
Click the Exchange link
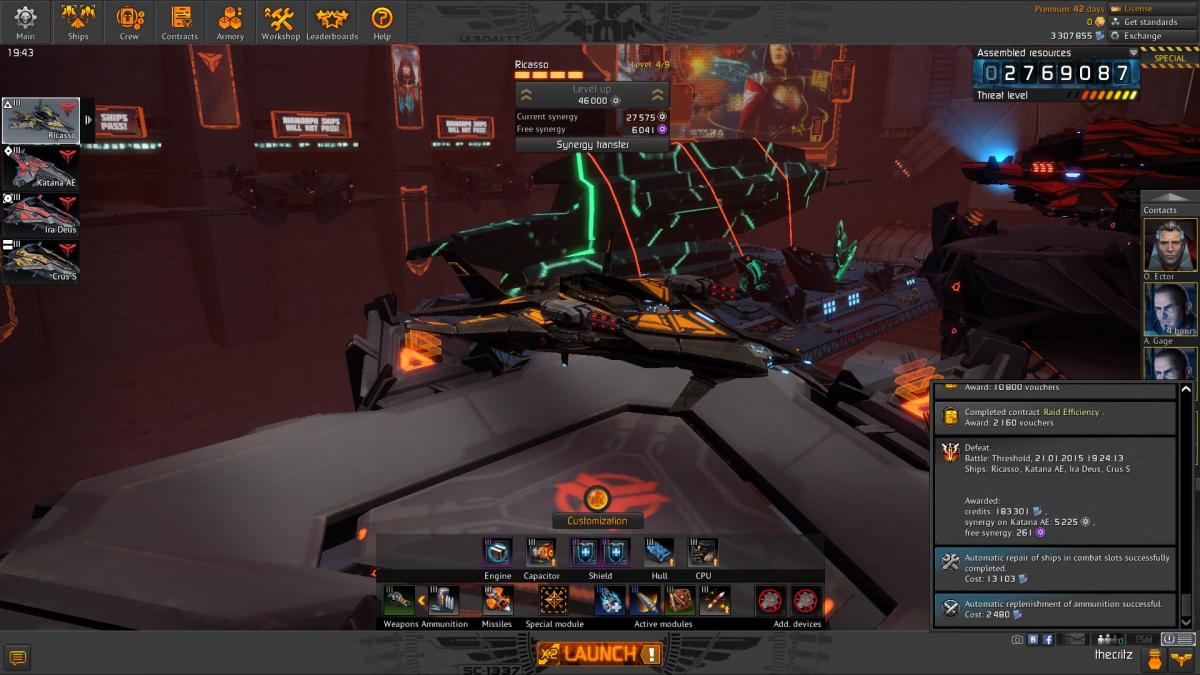point(1141,36)
